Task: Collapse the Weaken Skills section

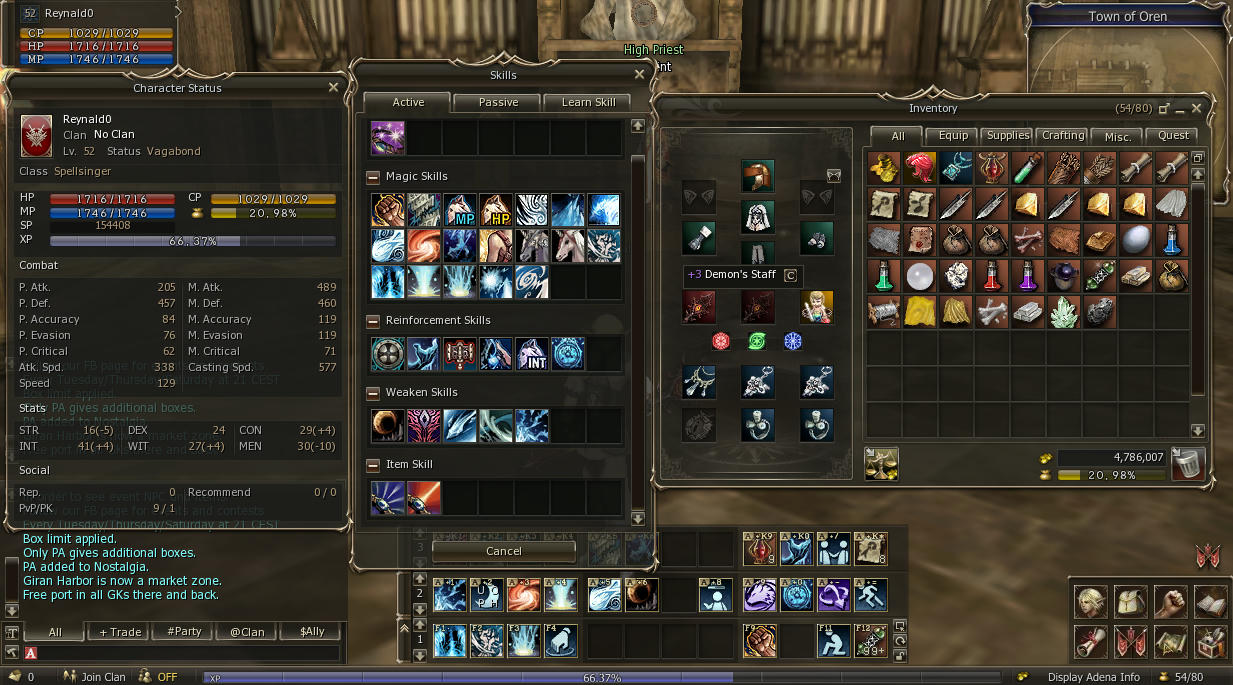Action: click(374, 393)
